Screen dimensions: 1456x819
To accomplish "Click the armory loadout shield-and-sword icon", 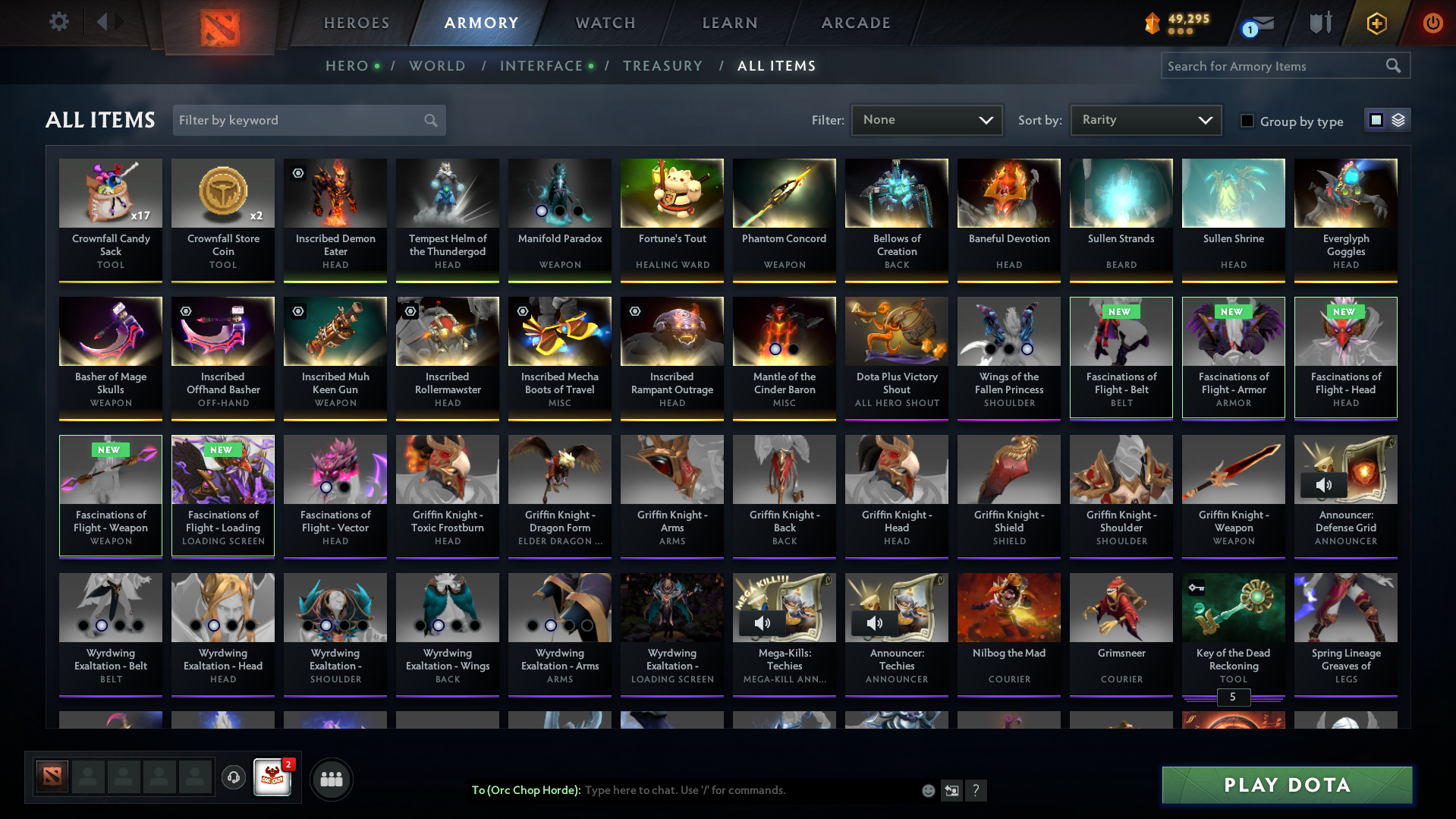I will click(1319, 23).
